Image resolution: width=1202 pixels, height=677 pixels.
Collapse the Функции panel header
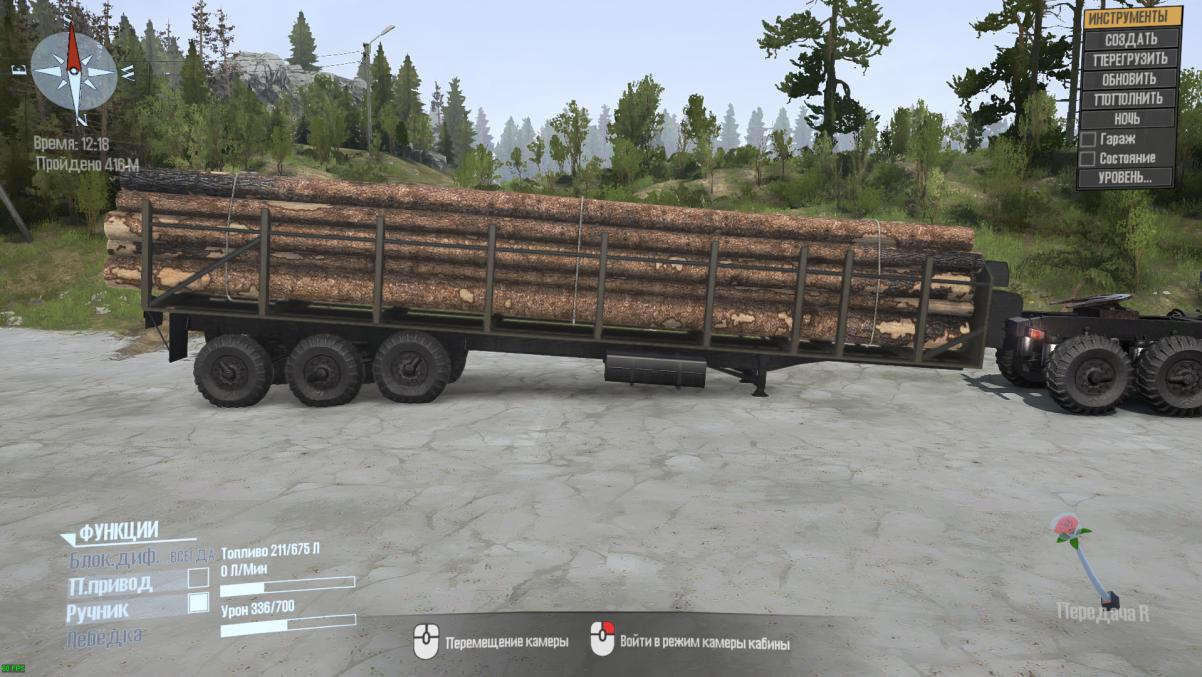coord(117,532)
